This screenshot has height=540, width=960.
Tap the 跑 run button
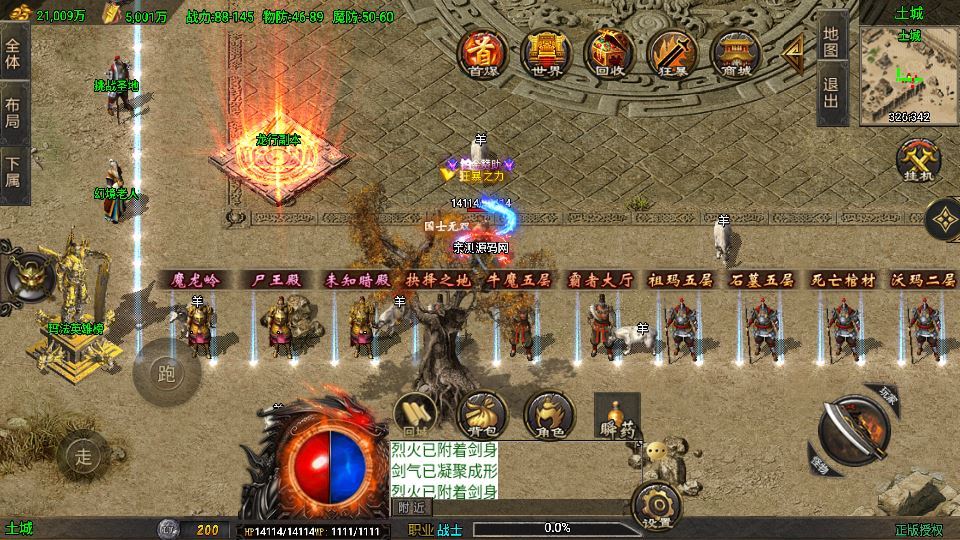pos(166,374)
